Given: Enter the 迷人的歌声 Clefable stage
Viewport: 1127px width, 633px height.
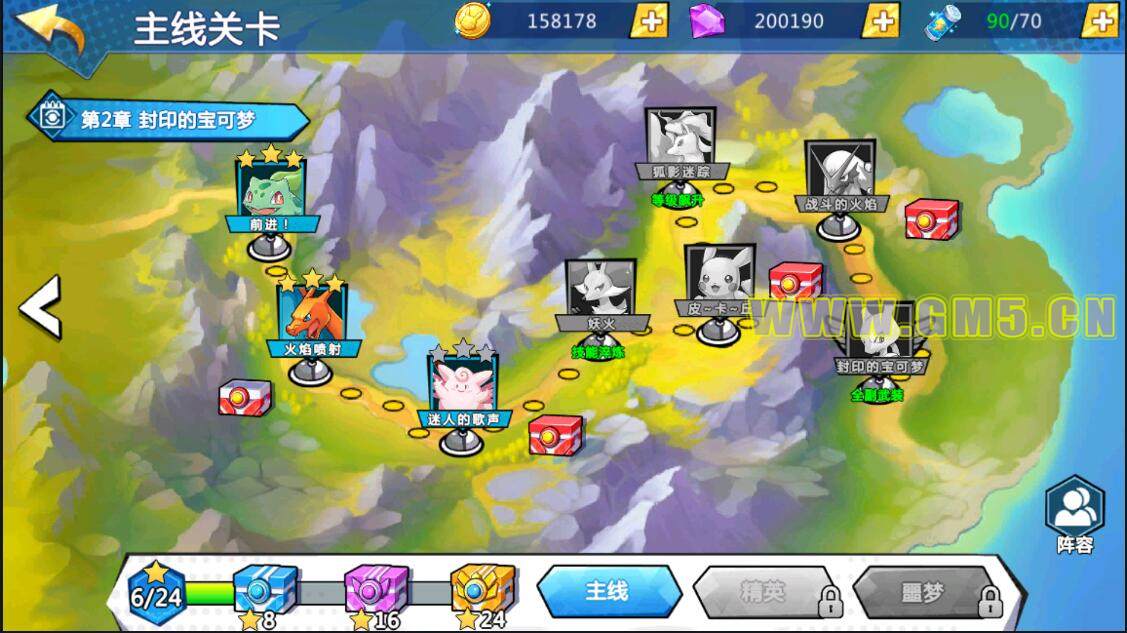Looking at the screenshot, I should pyautogui.click(x=462, y=384).
